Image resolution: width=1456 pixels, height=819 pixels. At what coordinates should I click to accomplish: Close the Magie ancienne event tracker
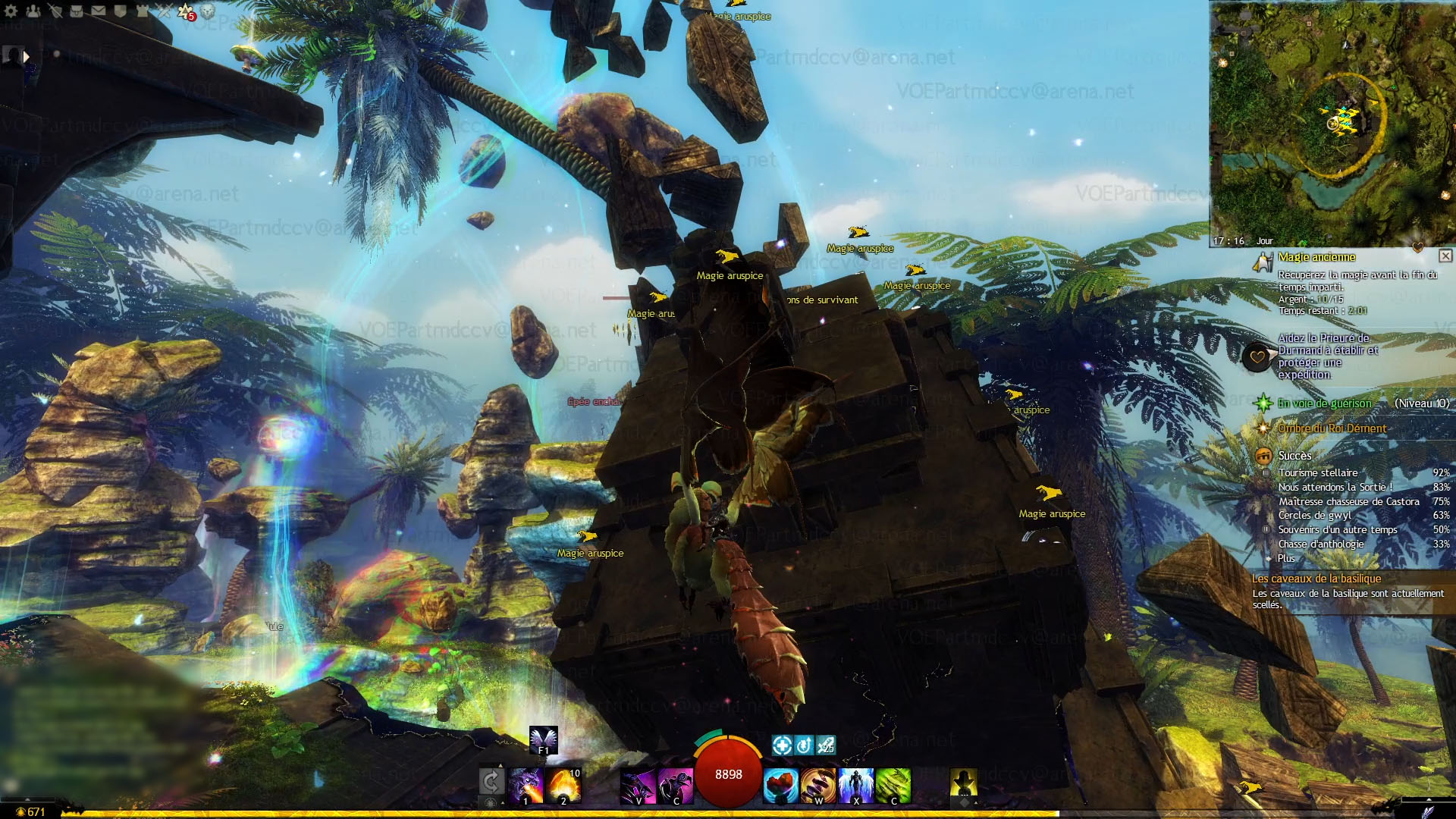[1445, 256]
